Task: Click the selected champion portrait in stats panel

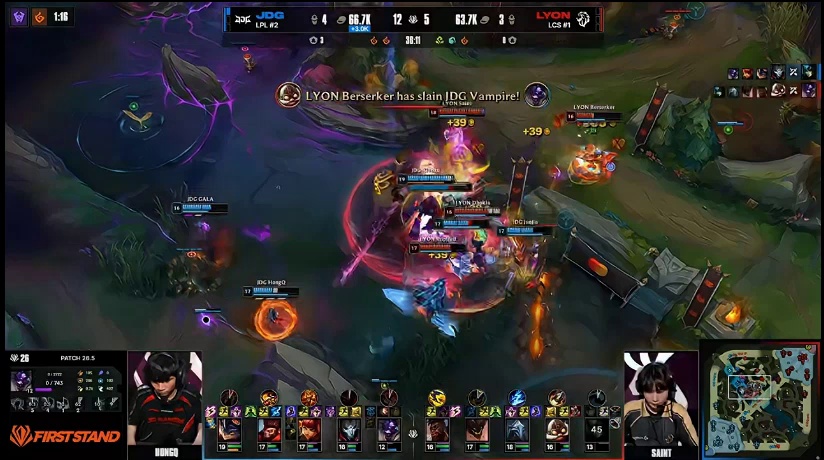Action: tap(21, 380)
